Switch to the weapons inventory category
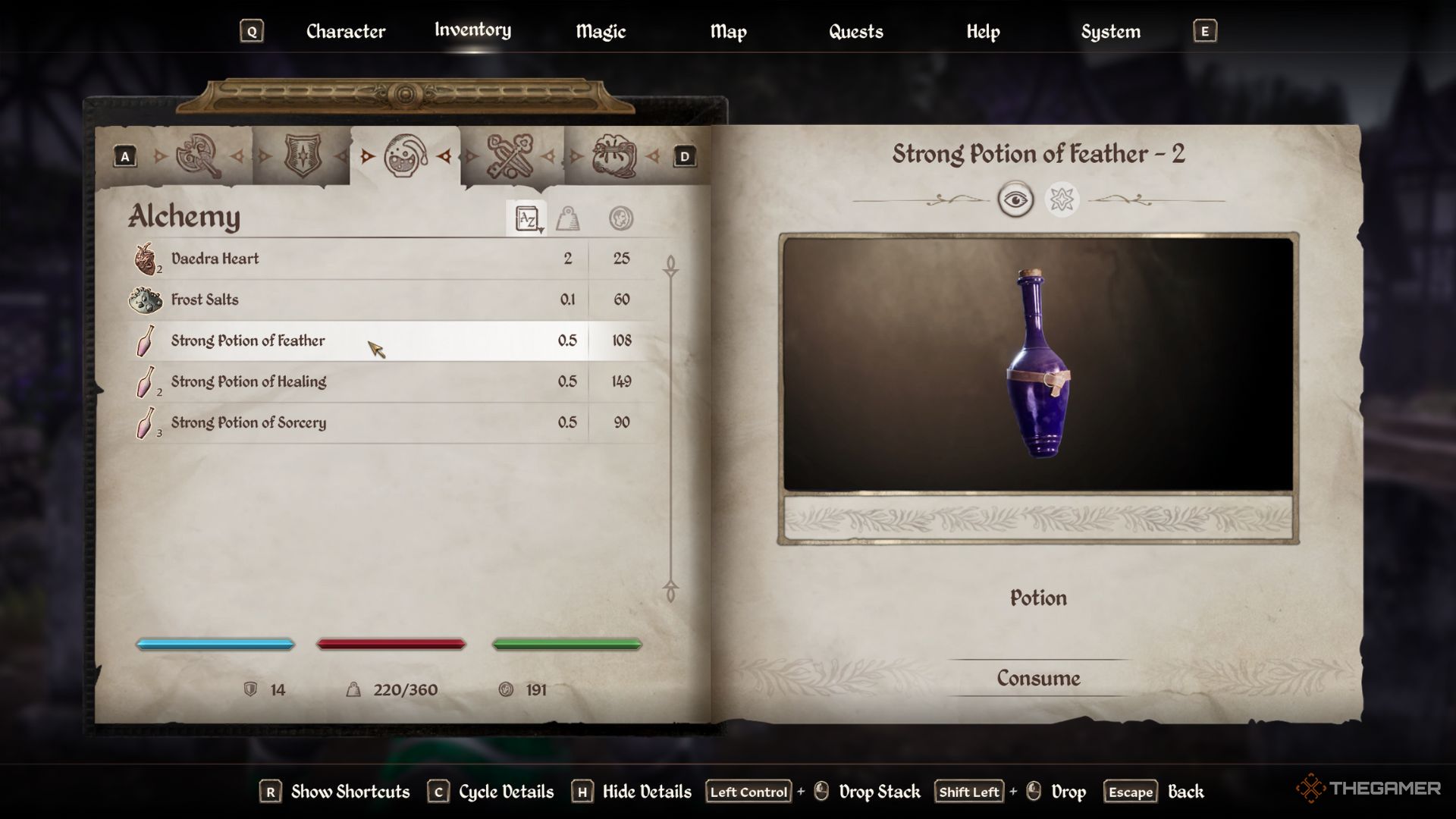The height and width of the screenshot is (819, 1456). [199, 156]
